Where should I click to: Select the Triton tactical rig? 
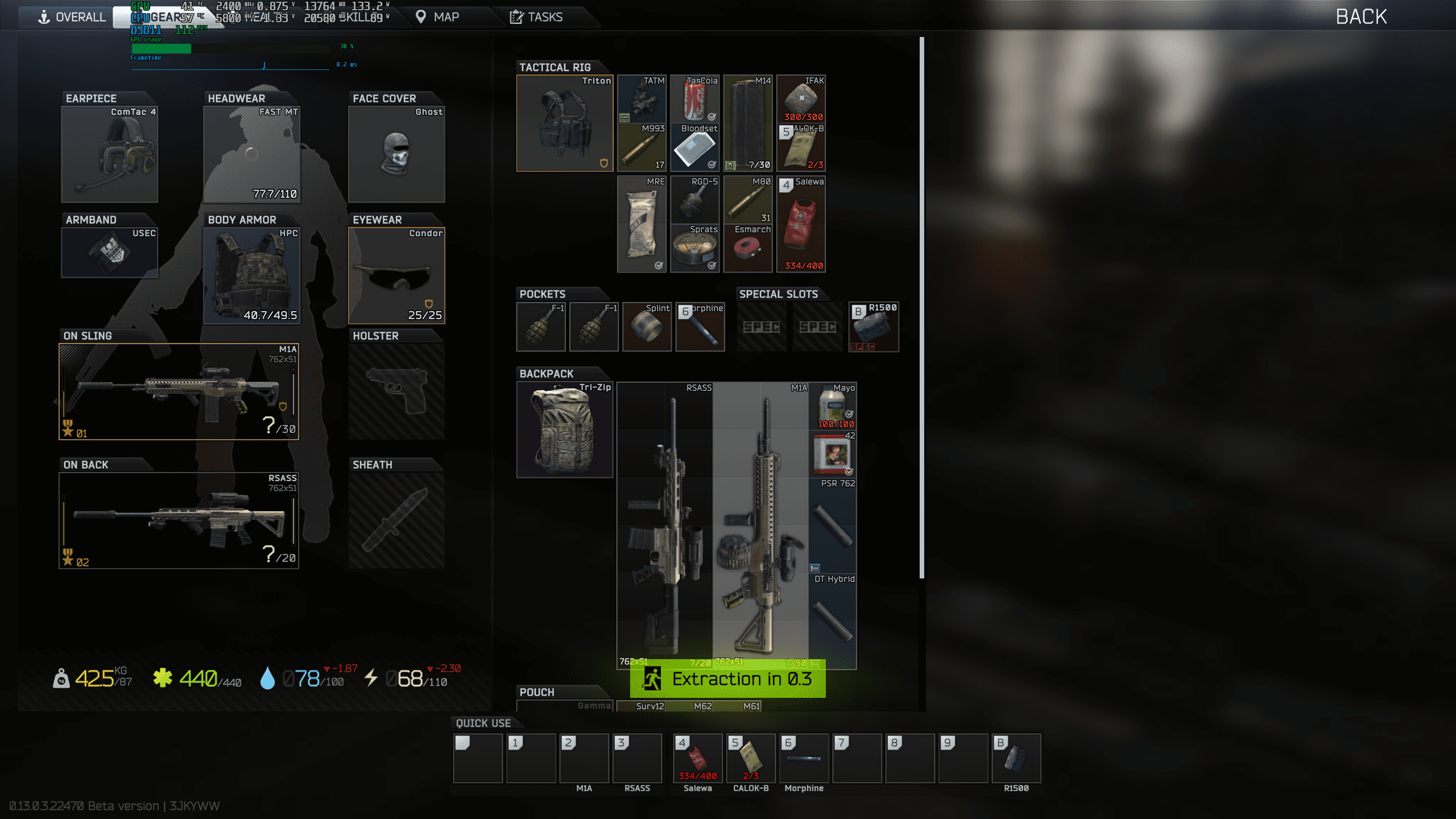[x=564, y=122]
